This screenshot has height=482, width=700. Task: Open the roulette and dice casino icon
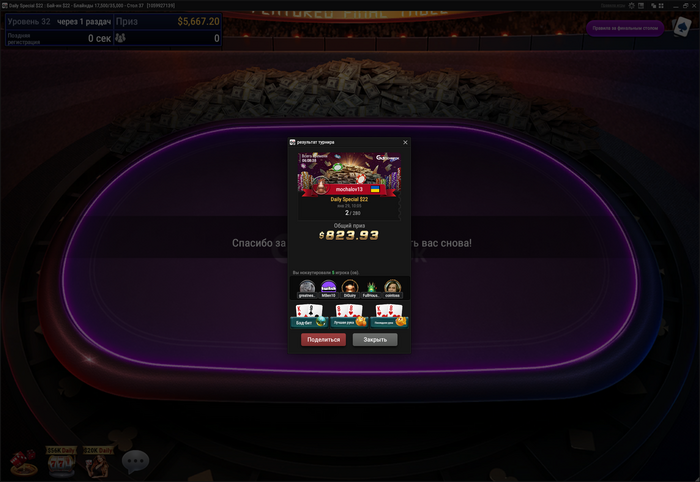point(22,463)
